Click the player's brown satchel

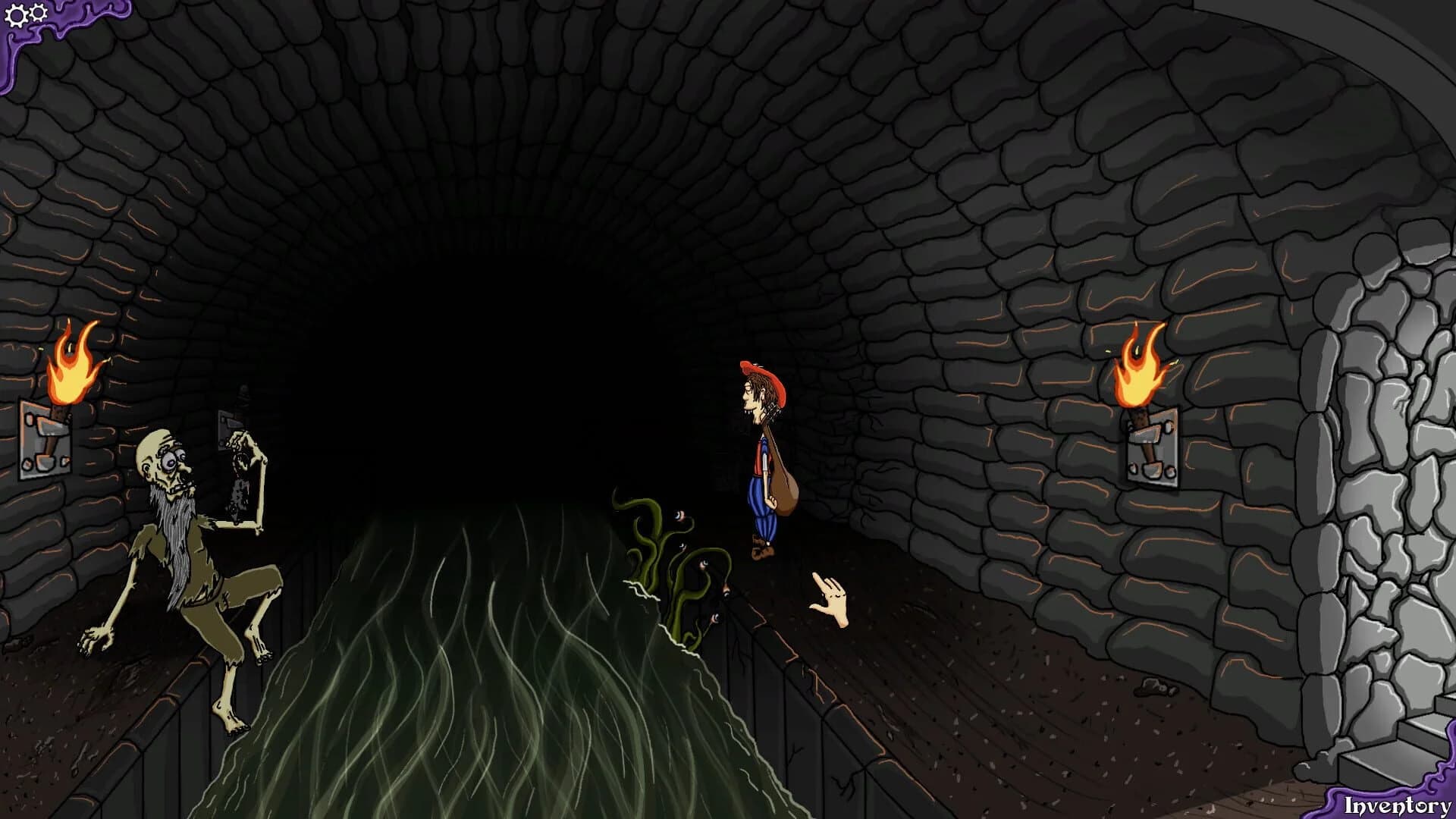point(786,493)
